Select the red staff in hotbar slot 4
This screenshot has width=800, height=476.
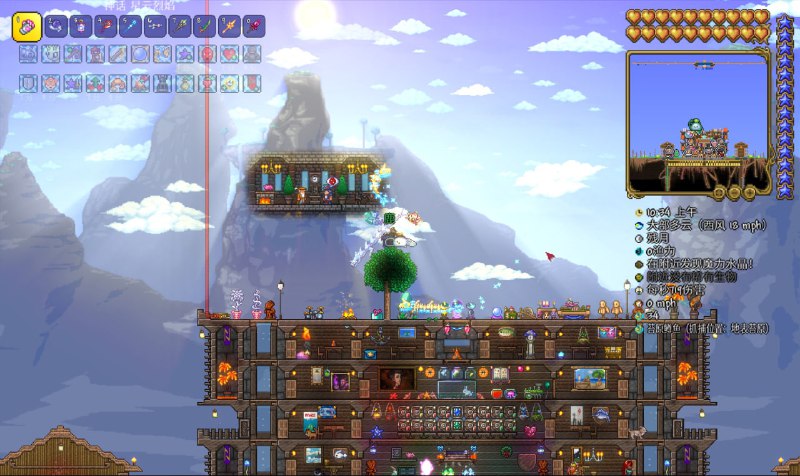coord(106,24)
